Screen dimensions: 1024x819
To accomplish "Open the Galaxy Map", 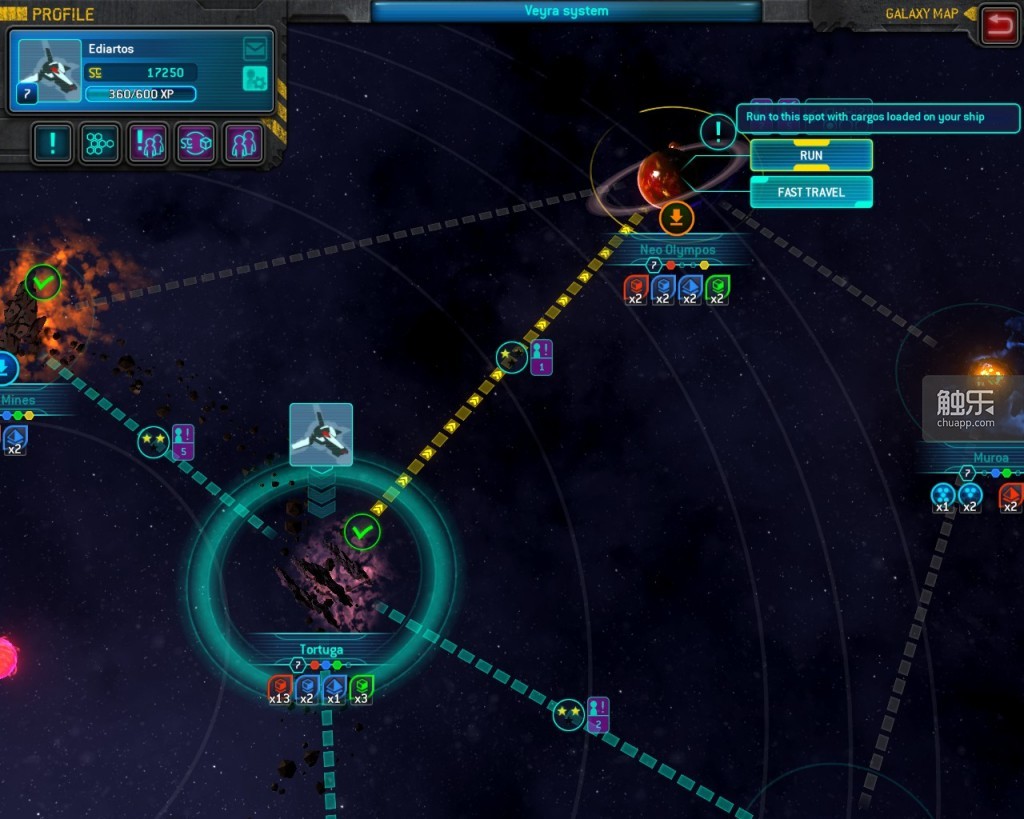I will [921, 14].
